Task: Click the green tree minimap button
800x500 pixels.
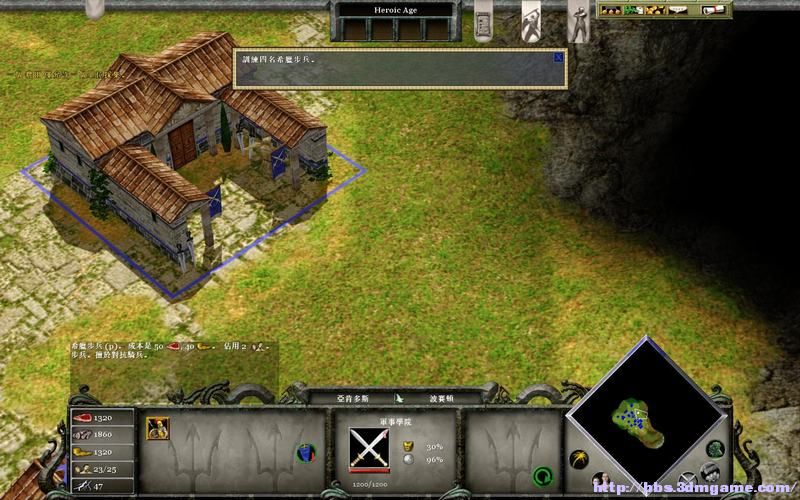Action: click(714, 449)
